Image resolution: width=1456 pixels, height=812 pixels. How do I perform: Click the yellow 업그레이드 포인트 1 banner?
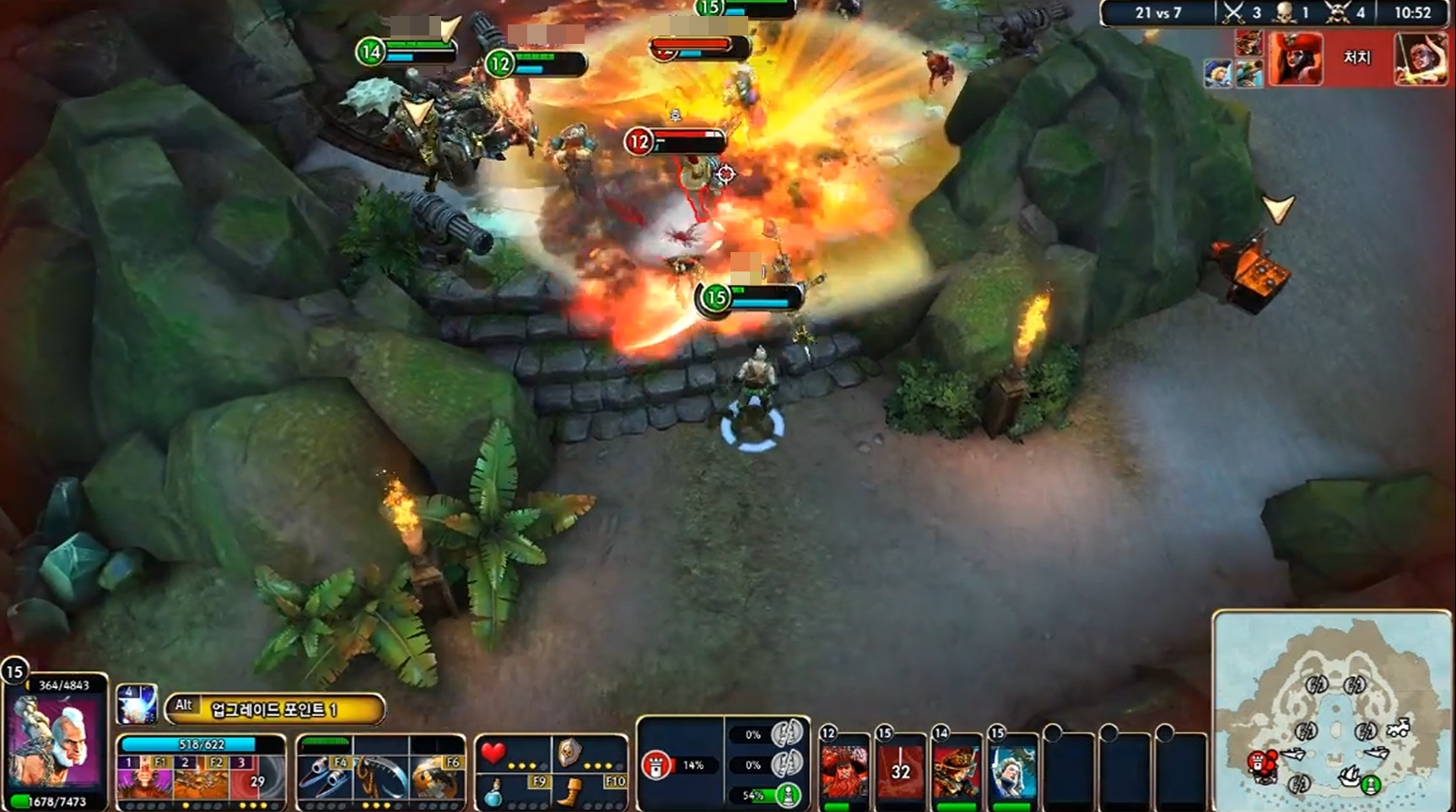click(x=275, y=709)
